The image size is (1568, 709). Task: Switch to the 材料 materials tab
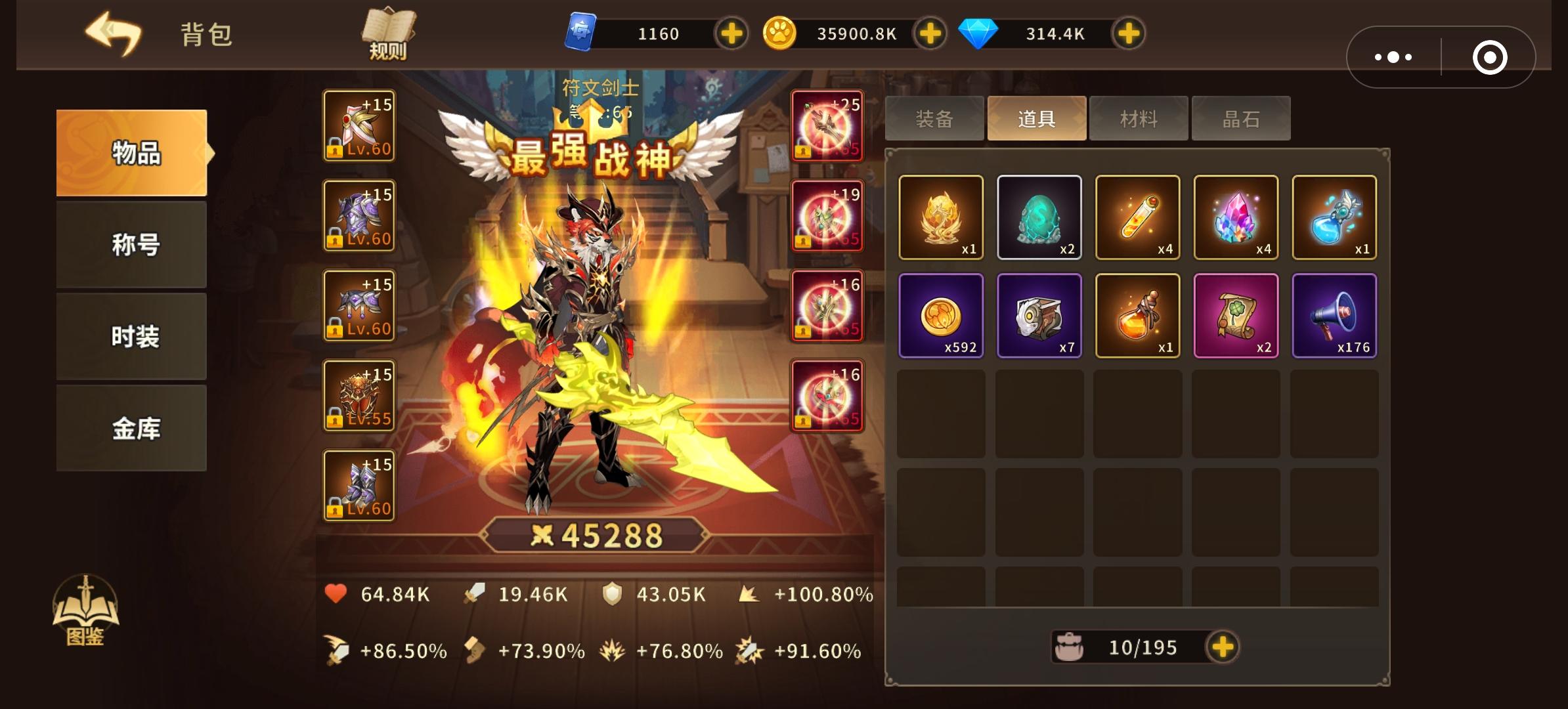coord(1138,118)
